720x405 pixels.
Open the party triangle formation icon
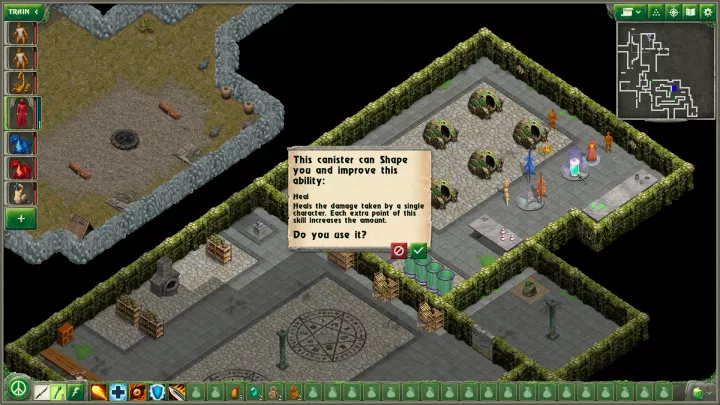[x=656, y=12]
